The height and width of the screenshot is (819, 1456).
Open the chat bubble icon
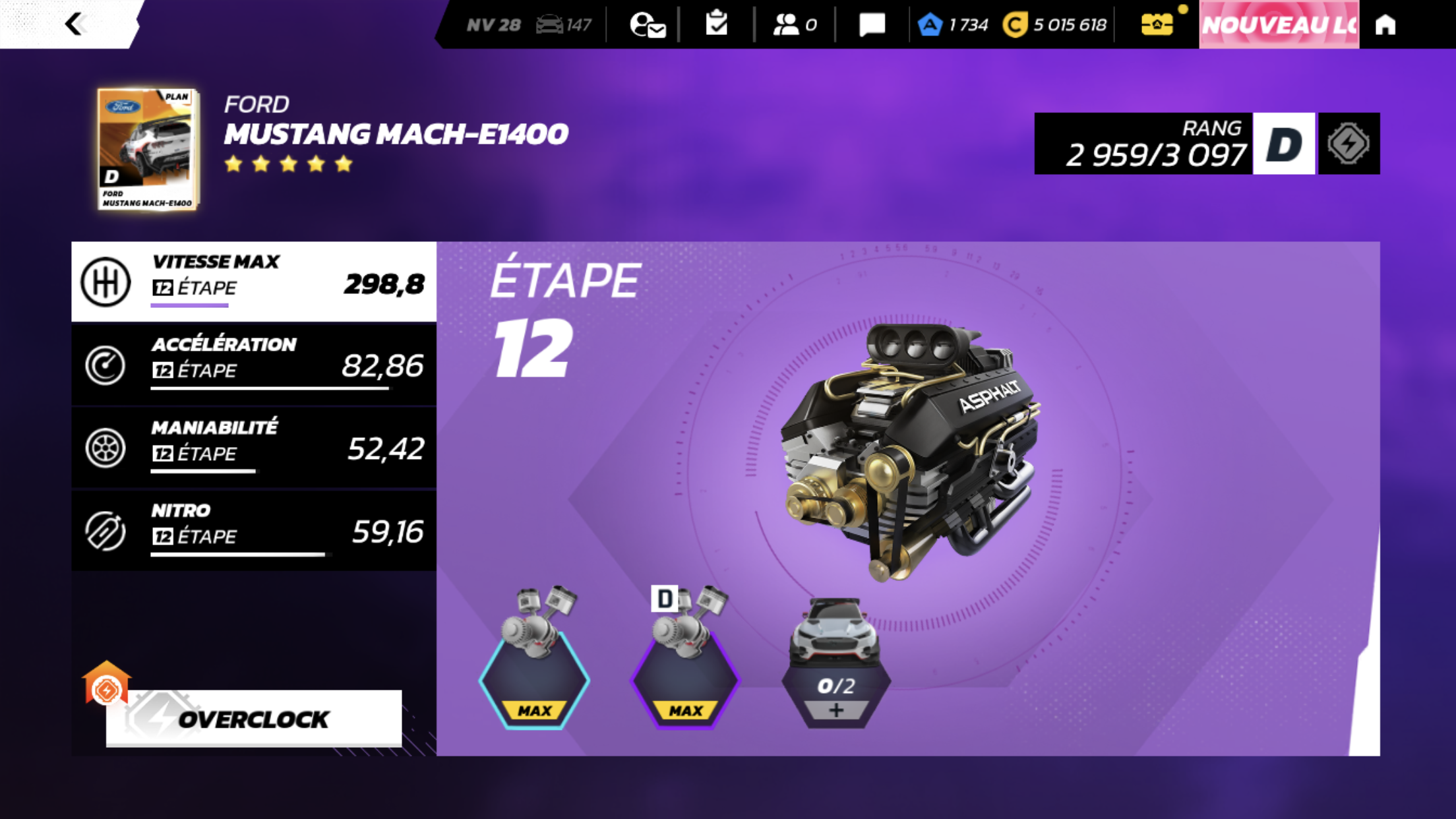pos(872,24)
